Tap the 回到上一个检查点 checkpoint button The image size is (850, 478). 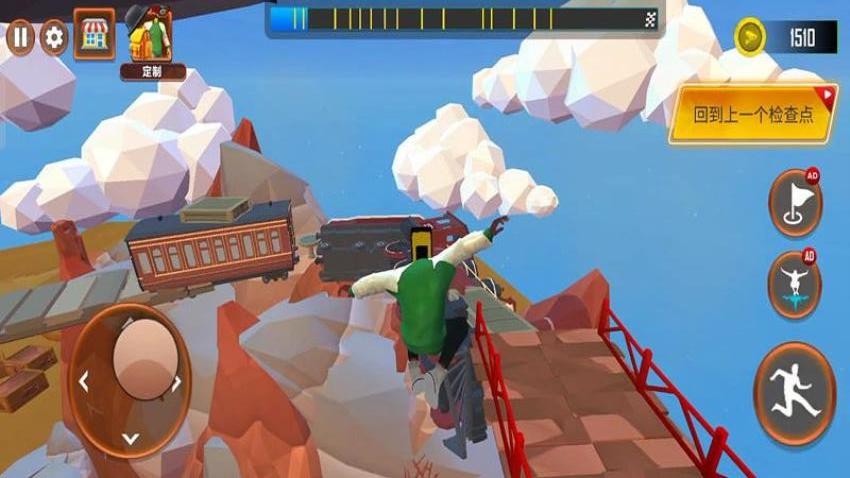coord(752,114)
